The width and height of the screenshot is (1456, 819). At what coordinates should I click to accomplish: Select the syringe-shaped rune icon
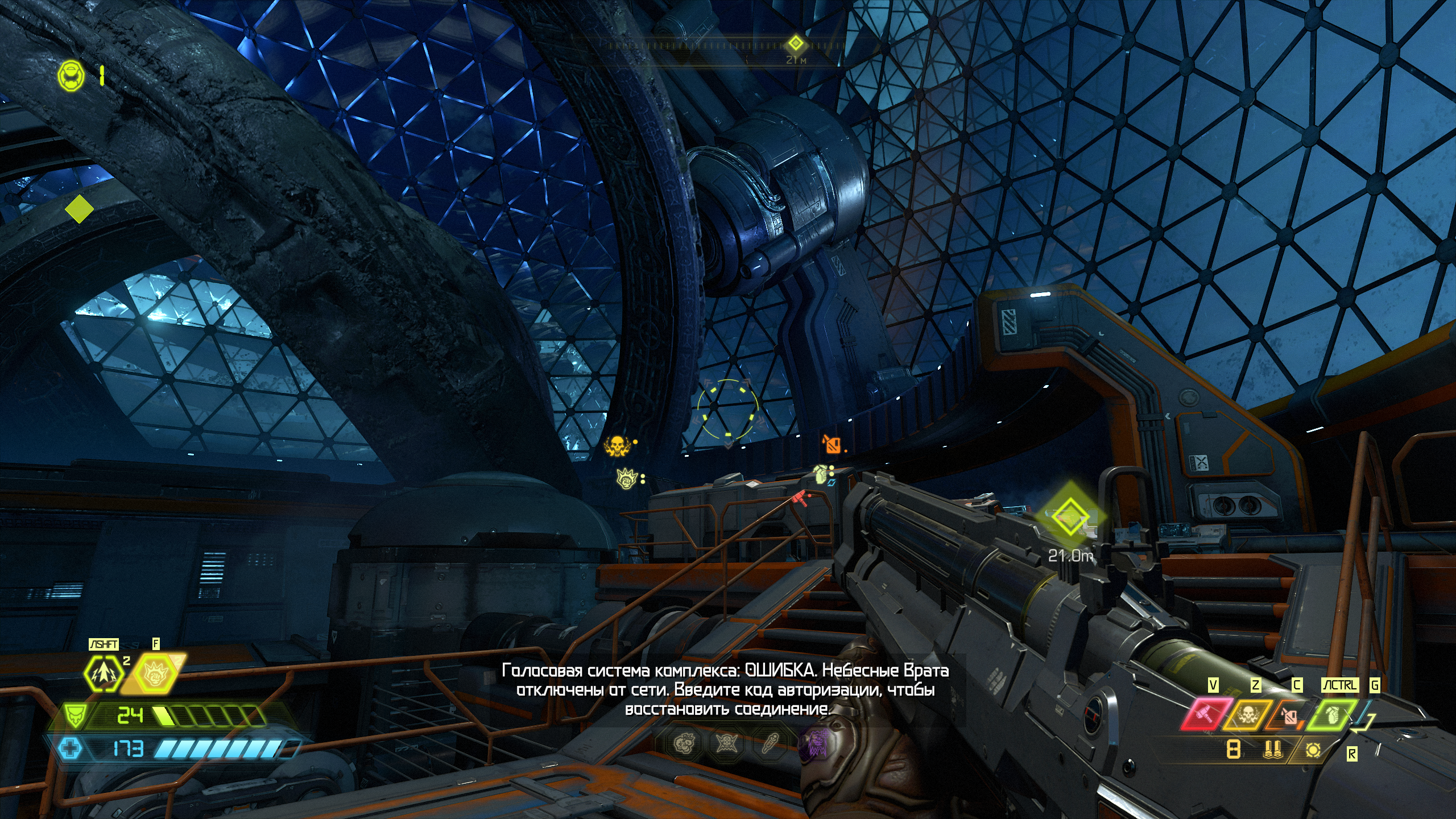pyautogui.click(x=770, y=743)
